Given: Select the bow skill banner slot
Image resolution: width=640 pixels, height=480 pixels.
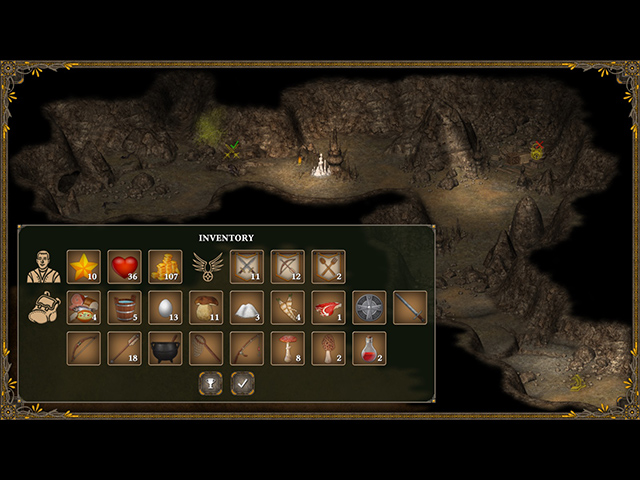Looking at the screenshot, I should click(288, 267).
